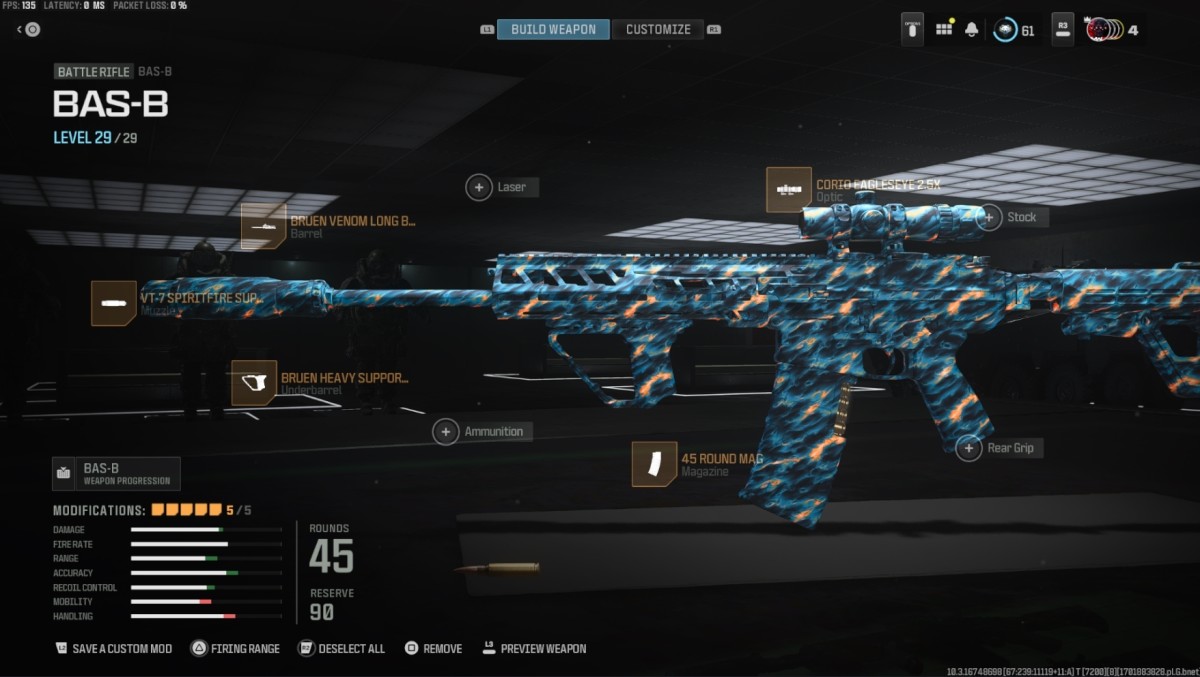Open the notifications bell
This screenshot has height=677, width=1200.
point(972,29)
